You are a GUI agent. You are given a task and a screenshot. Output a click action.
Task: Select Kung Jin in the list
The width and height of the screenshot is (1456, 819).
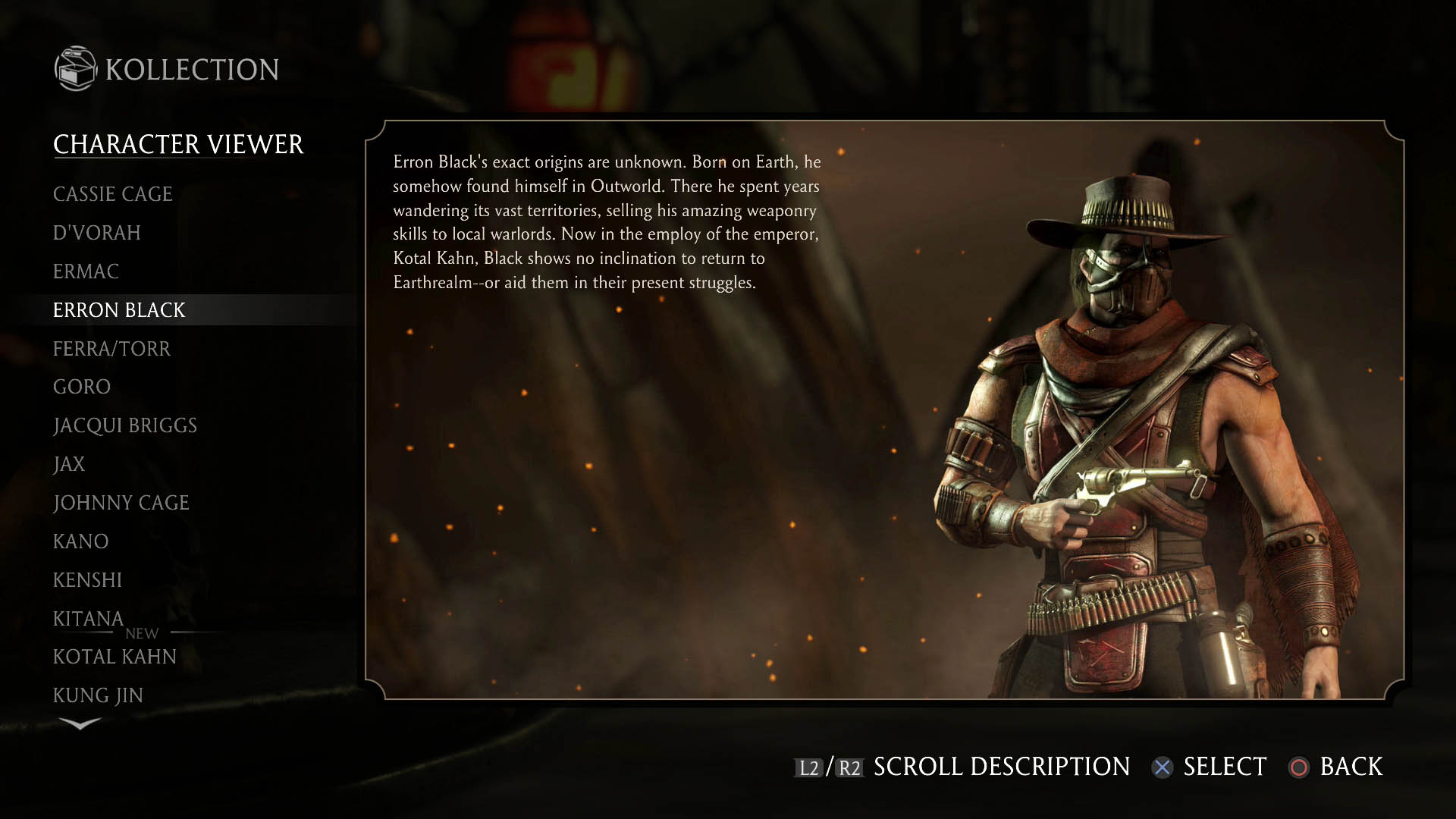(98, 695)
